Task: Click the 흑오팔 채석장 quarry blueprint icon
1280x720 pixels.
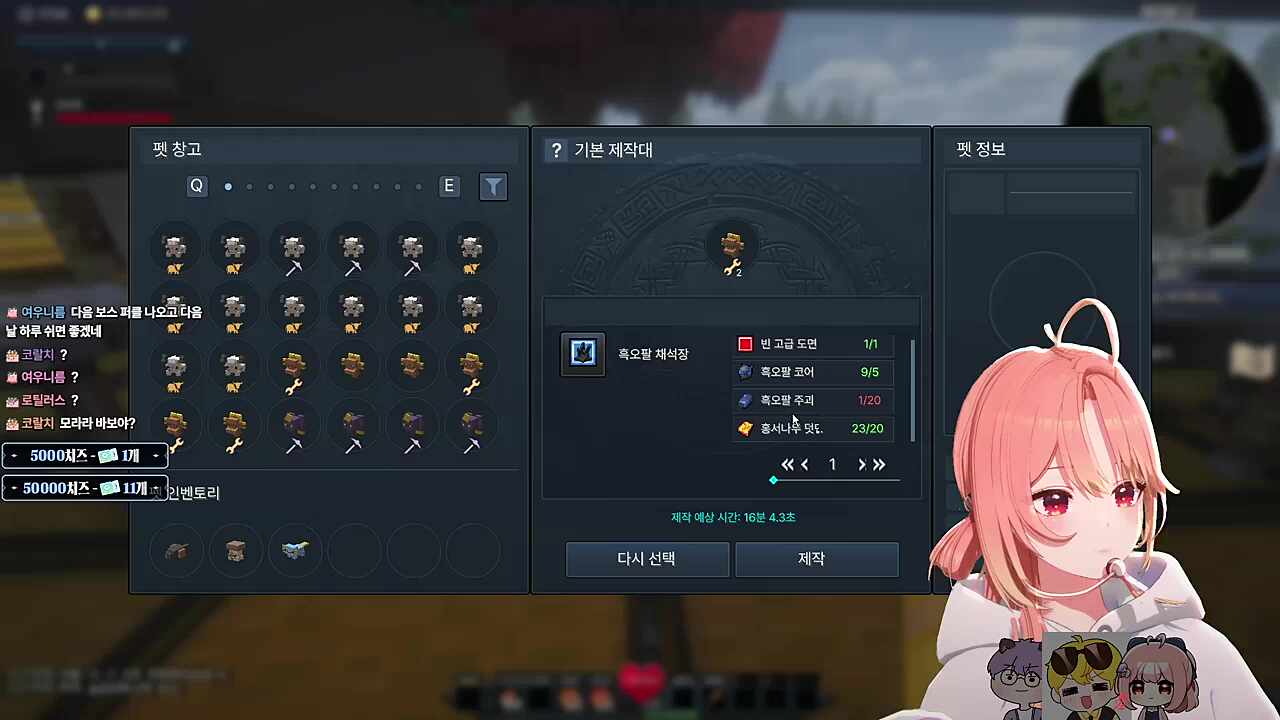Action: click(x=583, y=352)
